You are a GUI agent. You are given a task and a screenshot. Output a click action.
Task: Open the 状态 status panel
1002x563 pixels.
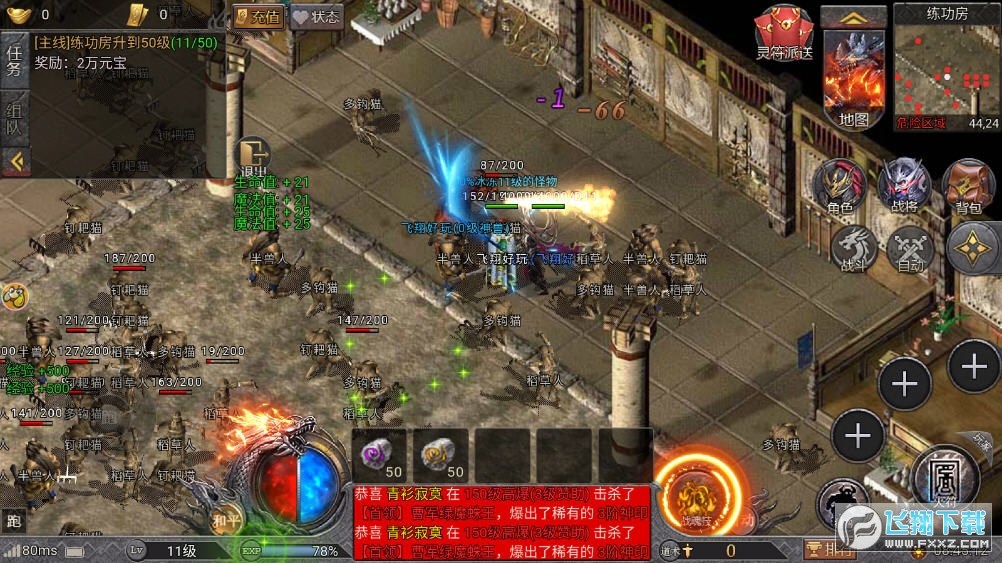point(316,16)
